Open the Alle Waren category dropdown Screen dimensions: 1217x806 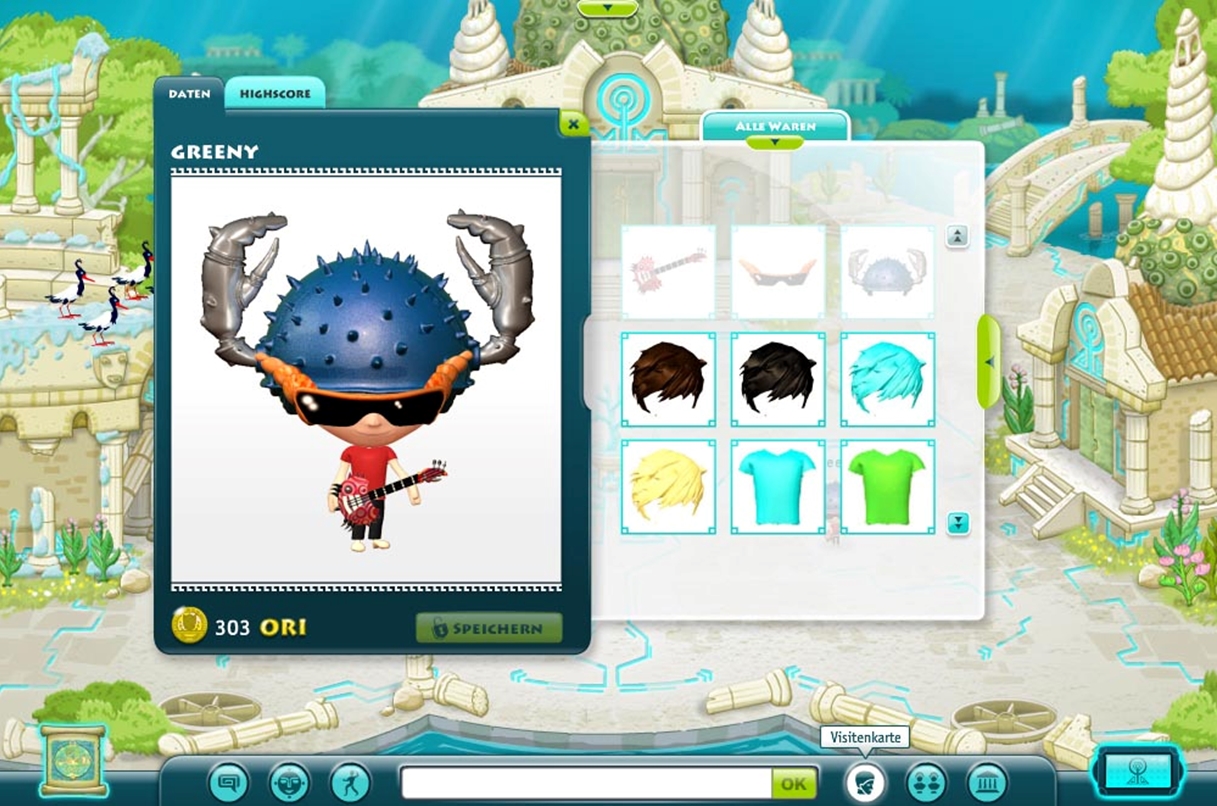coord(775,128)
